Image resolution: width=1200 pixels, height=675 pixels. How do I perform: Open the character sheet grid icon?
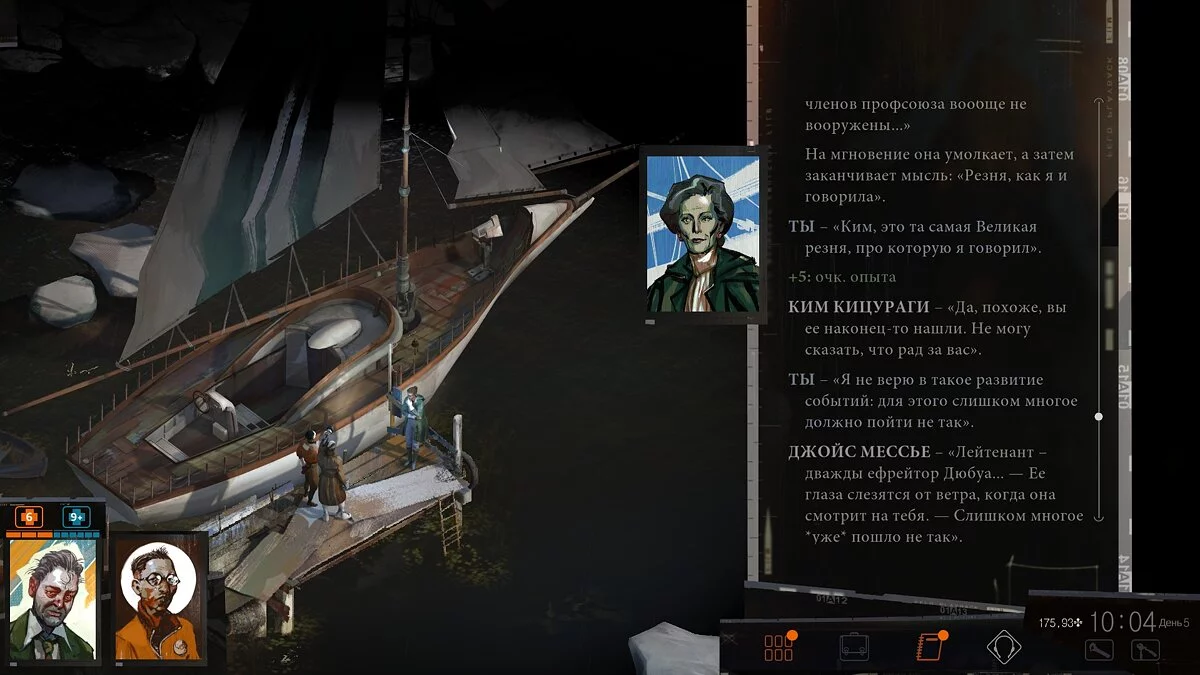[778, 647]
